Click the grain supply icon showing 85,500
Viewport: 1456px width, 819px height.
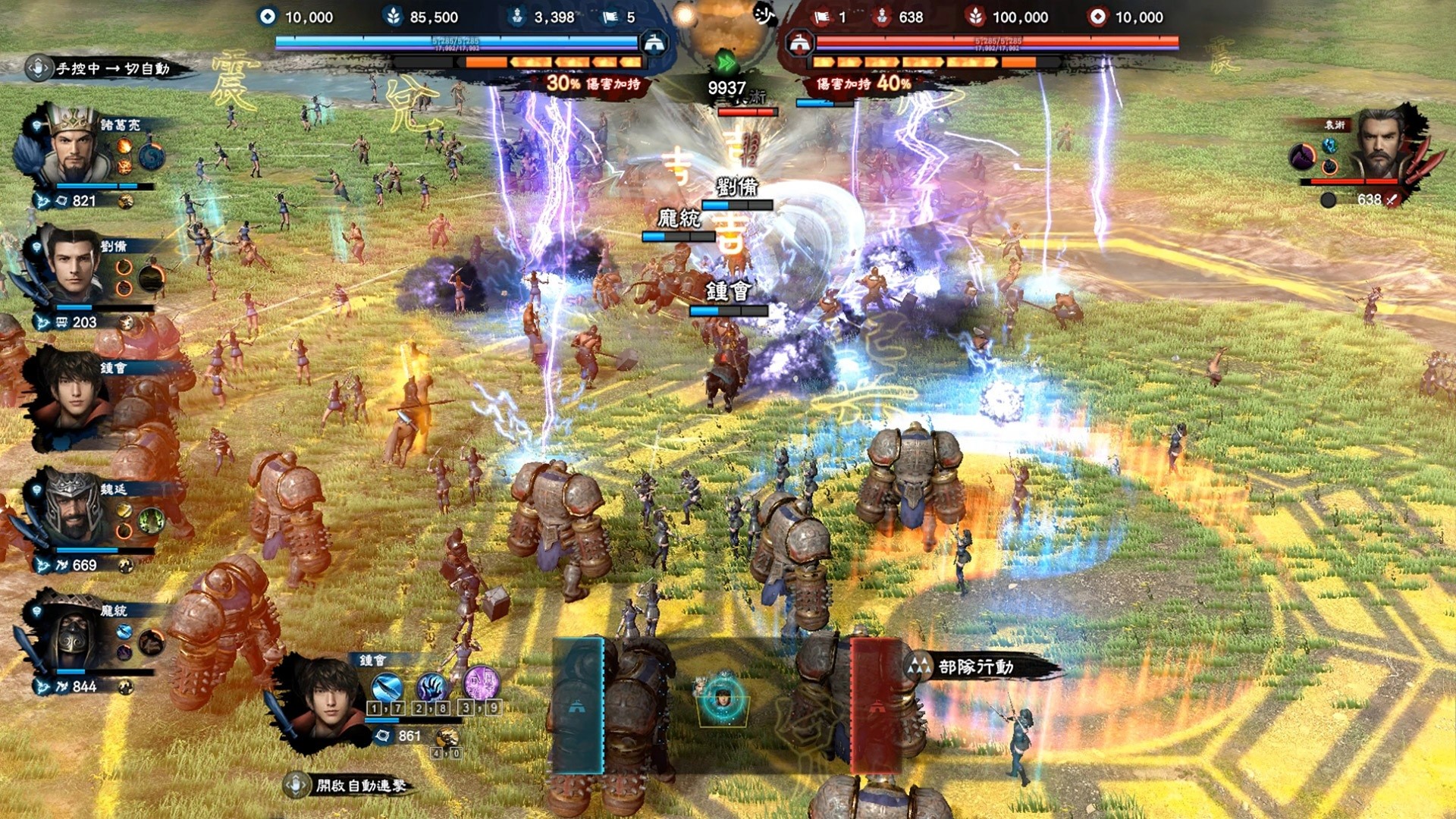point(394,16)
